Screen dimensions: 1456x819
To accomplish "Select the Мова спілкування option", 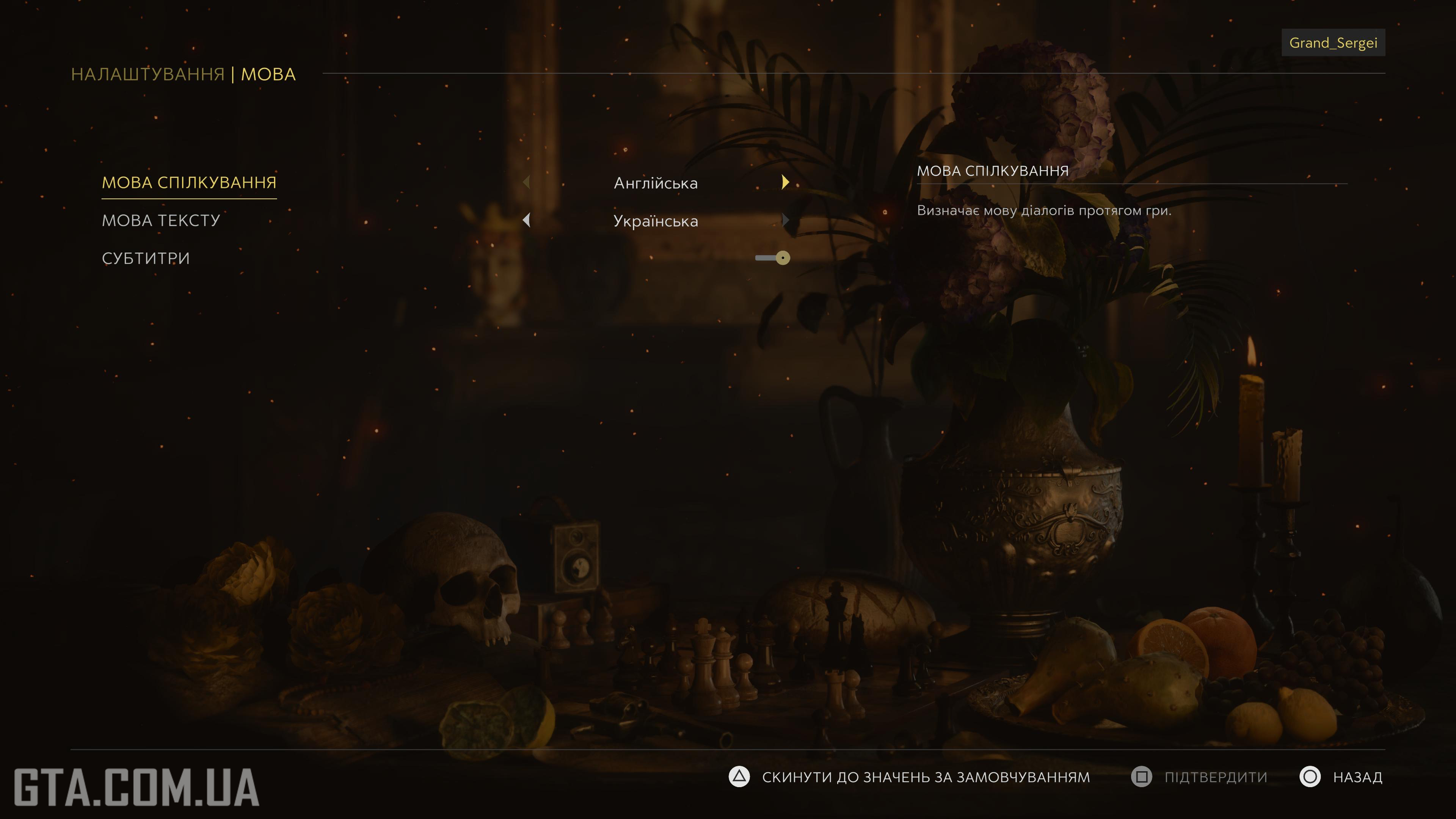I will coord(189,182).
